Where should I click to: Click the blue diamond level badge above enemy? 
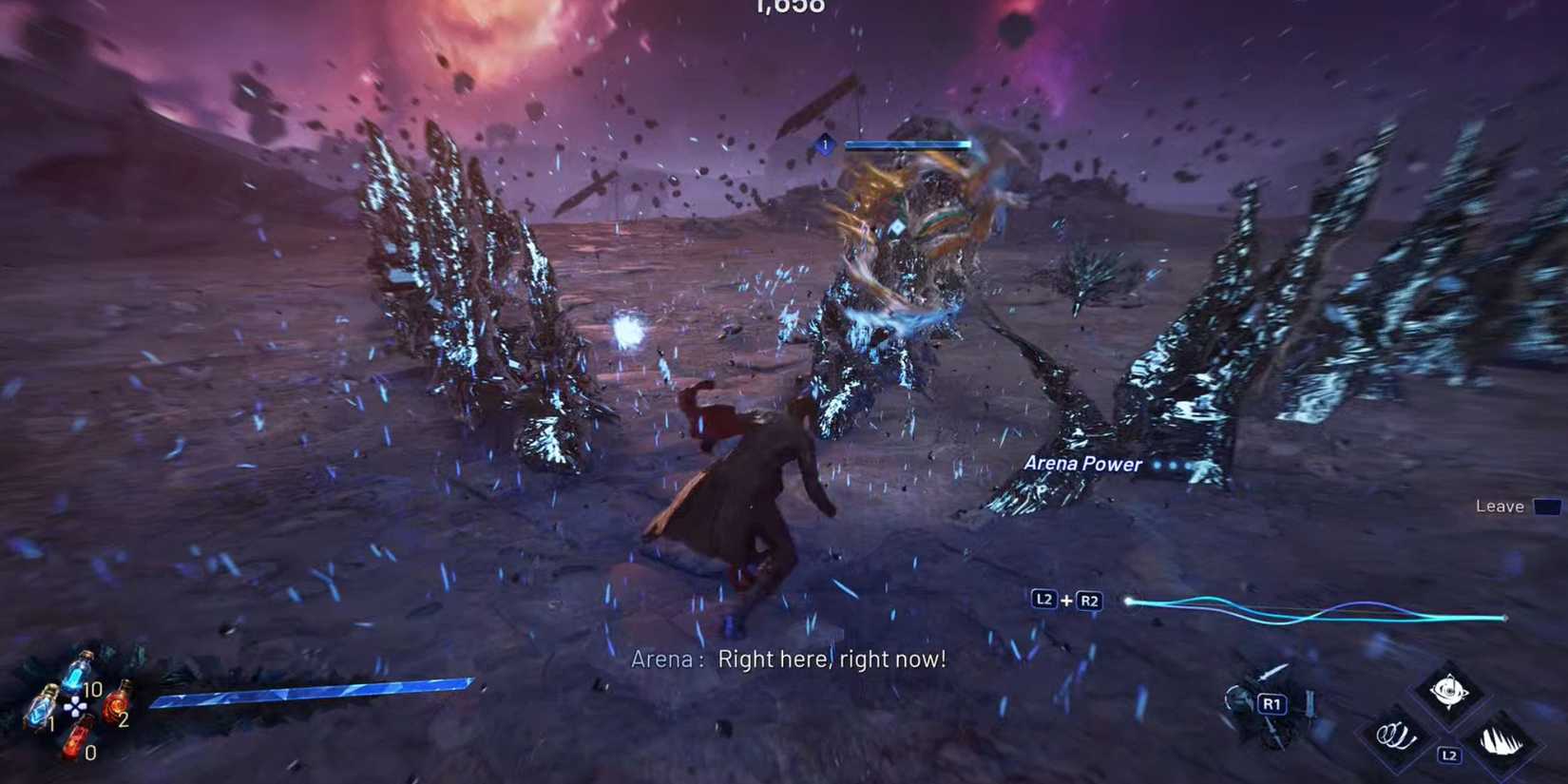click(825, 144)
